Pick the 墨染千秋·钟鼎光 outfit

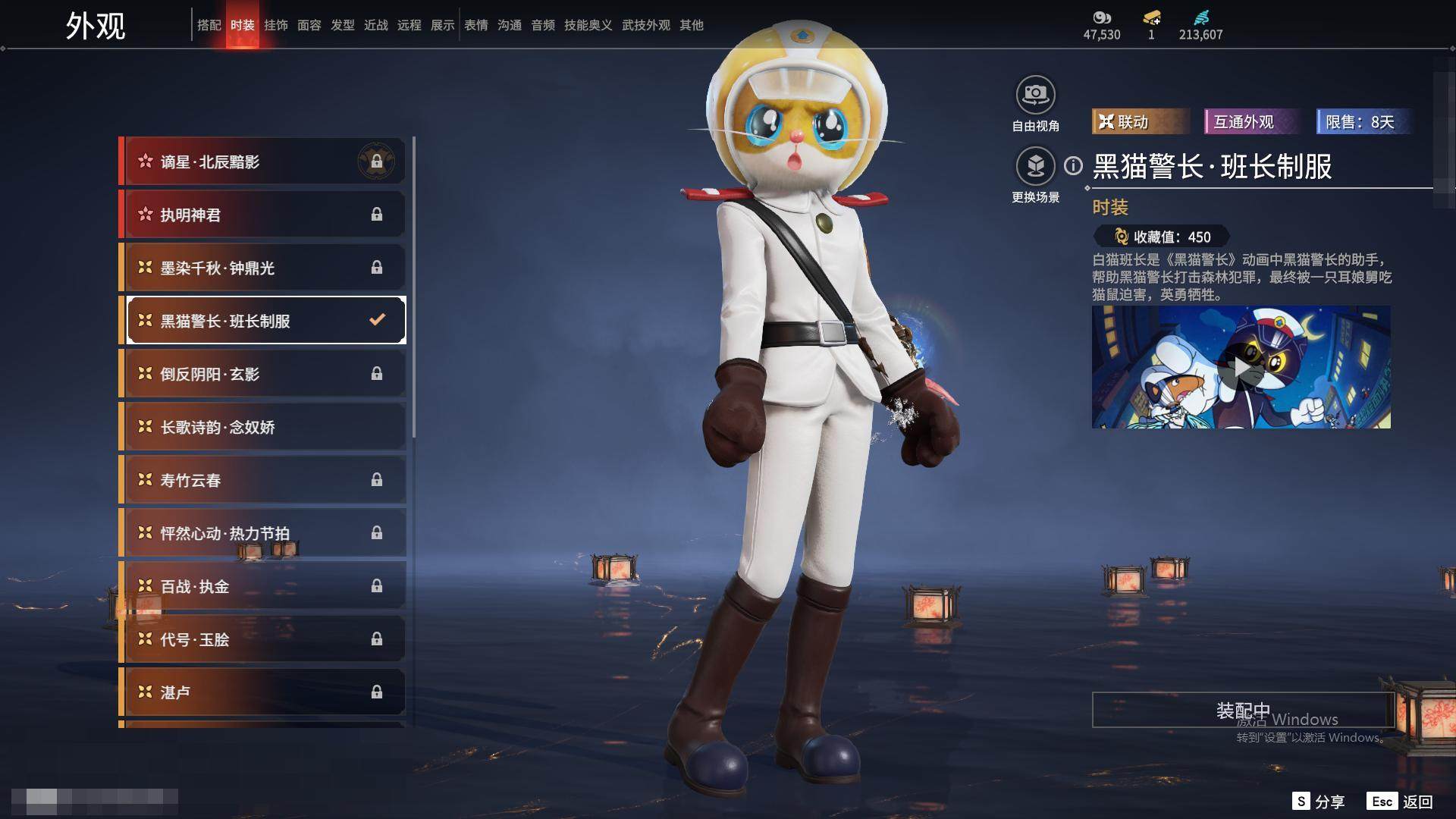[x=262, y=268]
